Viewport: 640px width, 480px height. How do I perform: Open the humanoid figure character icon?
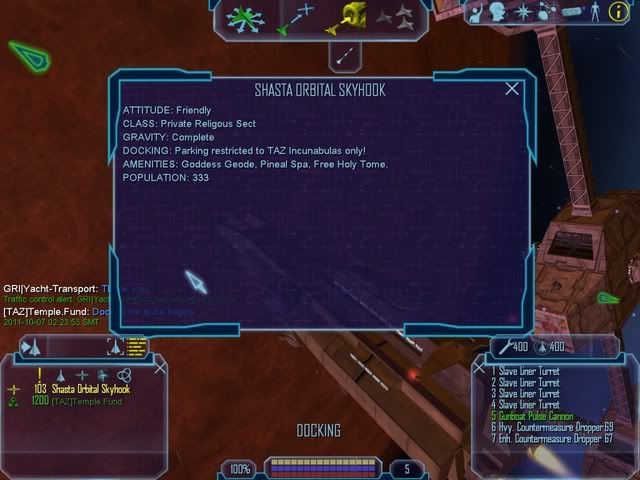(x=598, y=11)
